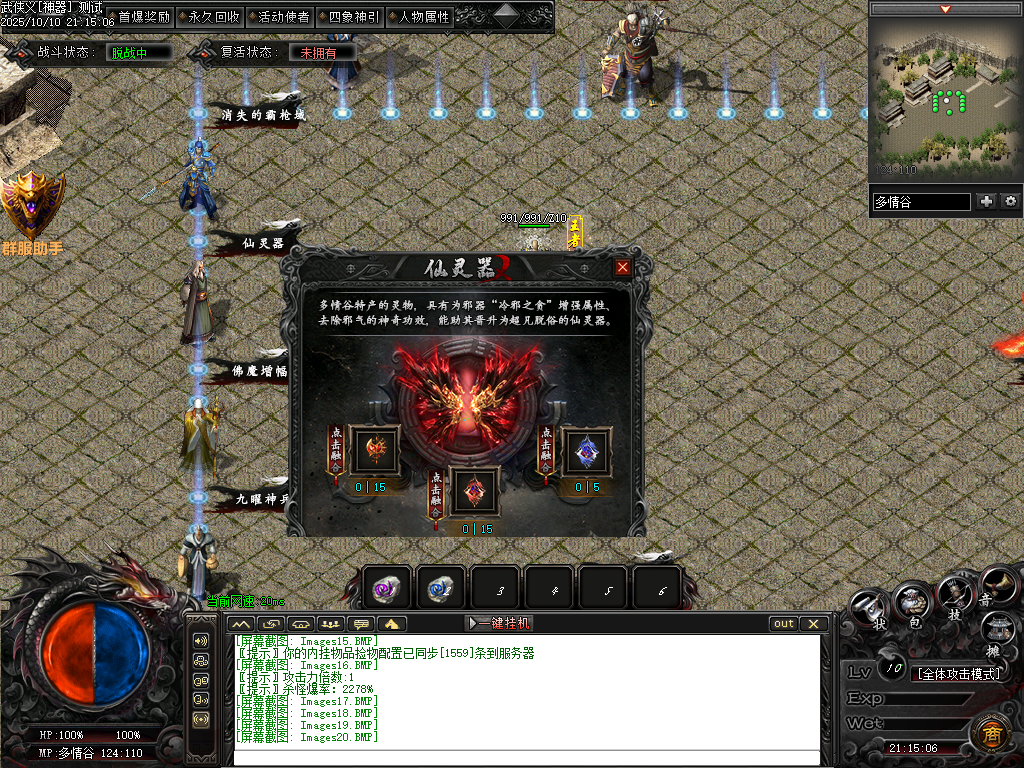Close the 仙灵器 dialog window

click(623, 267)
